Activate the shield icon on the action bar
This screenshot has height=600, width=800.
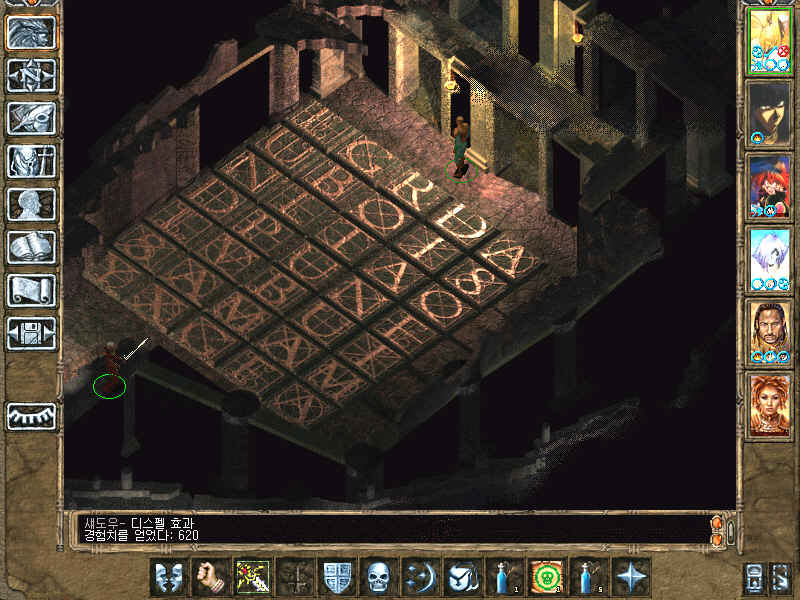click(335, 577)
